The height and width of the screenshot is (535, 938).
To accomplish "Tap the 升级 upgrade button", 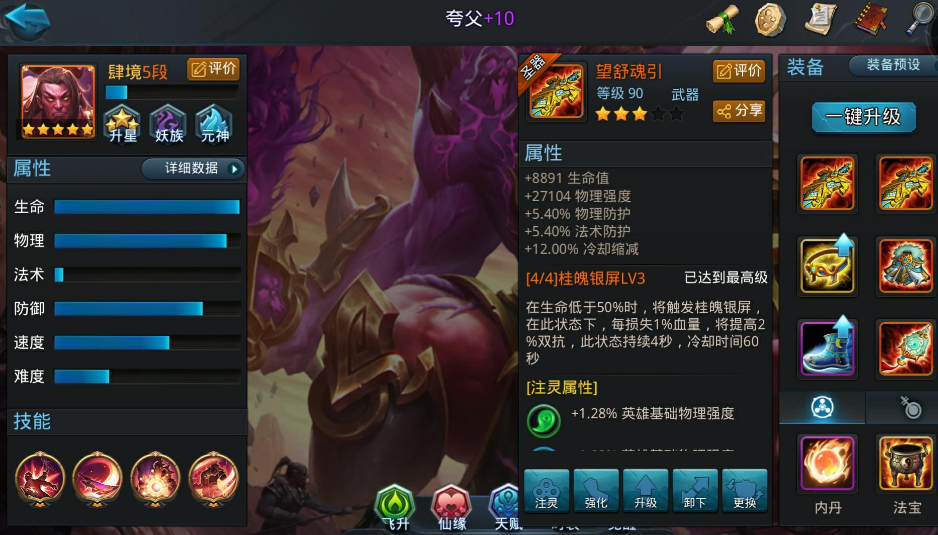I will click(x=646, y=491).
